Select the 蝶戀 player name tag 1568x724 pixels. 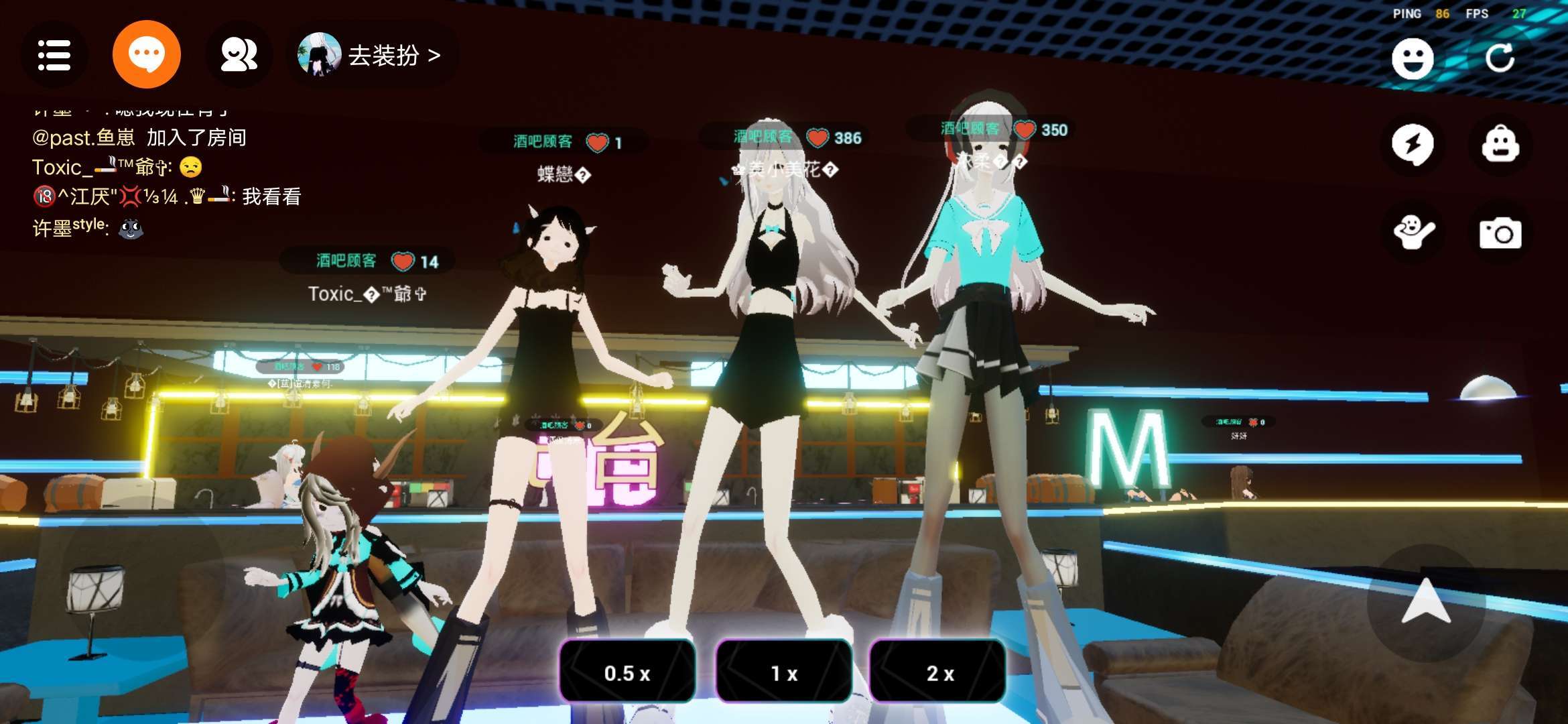click(x=563, y=175)
